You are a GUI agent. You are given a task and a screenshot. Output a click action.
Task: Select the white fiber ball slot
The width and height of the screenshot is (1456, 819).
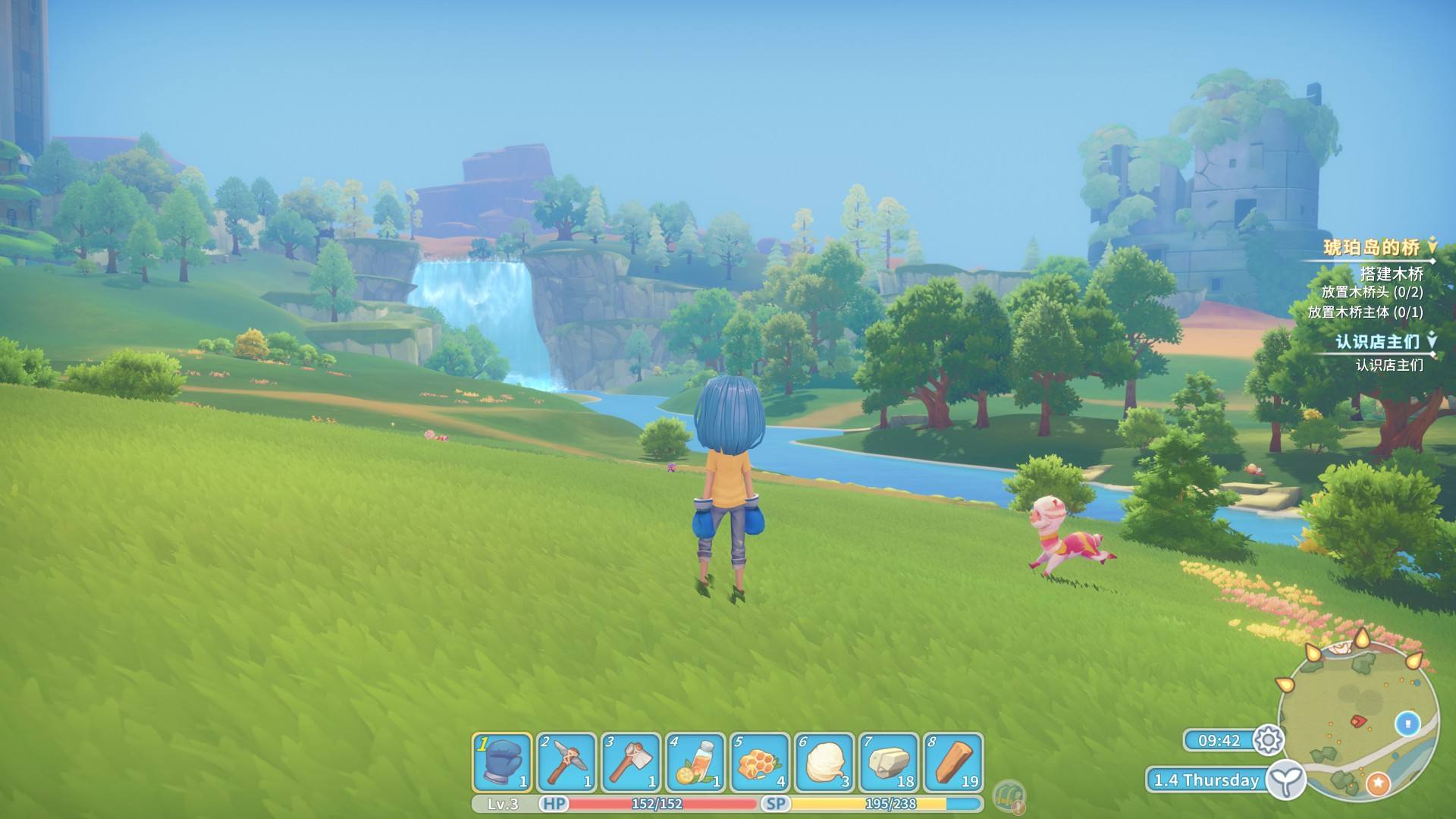(824, 763)
